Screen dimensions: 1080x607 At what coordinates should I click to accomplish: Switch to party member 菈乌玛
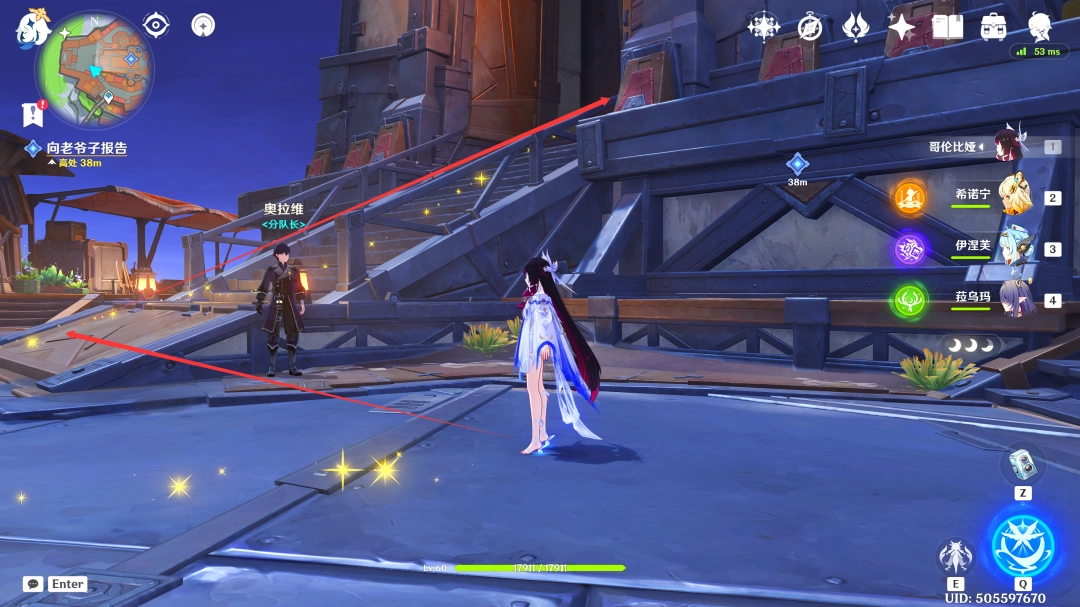click(x=1016, y=299)
